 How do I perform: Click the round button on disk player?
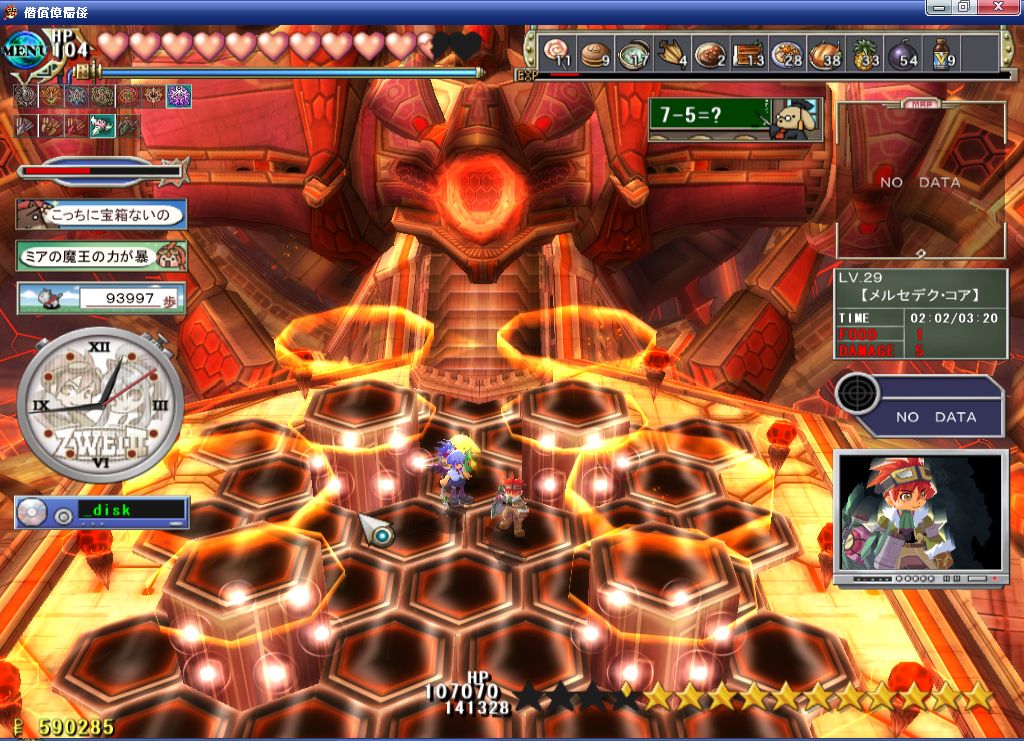pos(63,514)
